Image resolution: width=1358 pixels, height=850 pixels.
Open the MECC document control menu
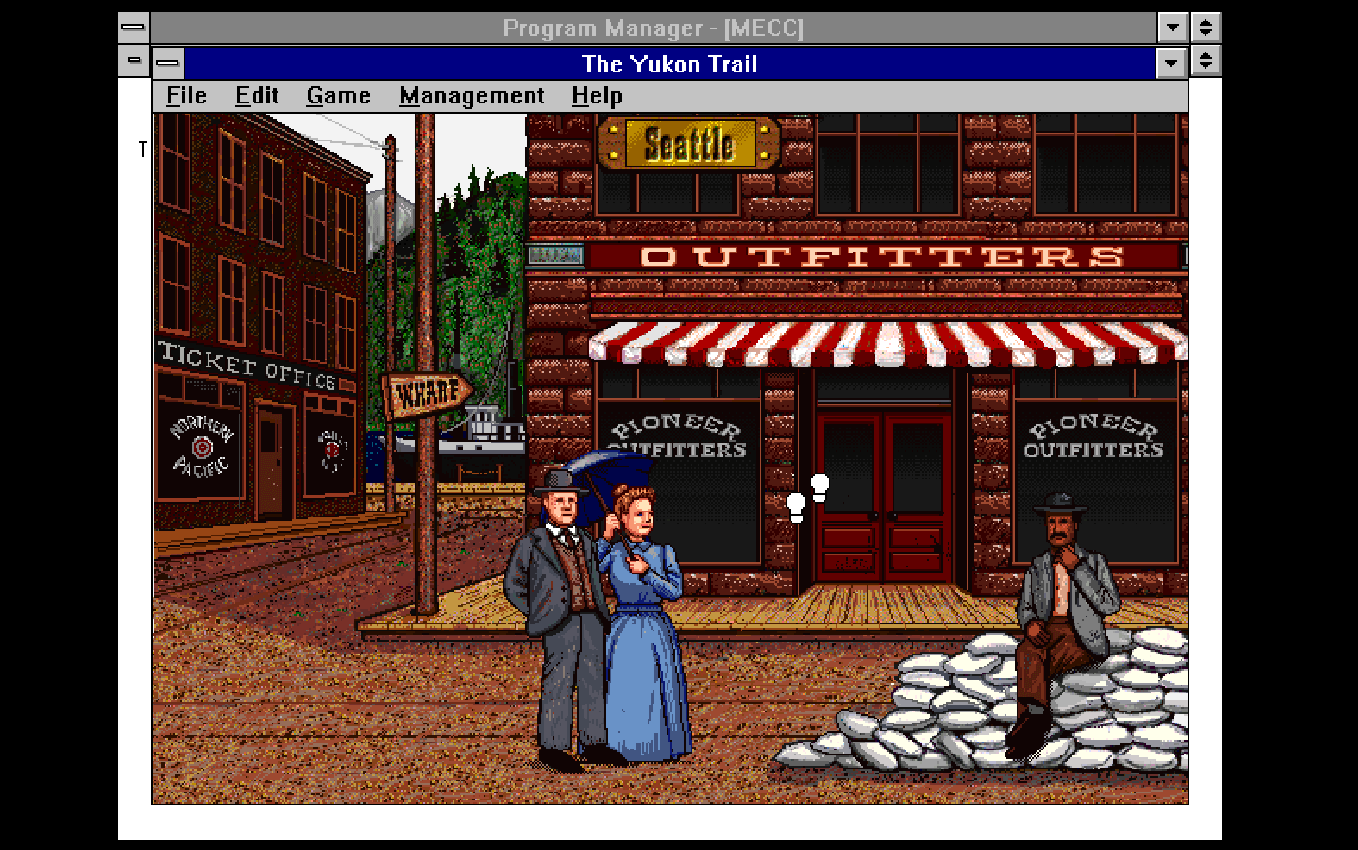click(x=133, y=62)
